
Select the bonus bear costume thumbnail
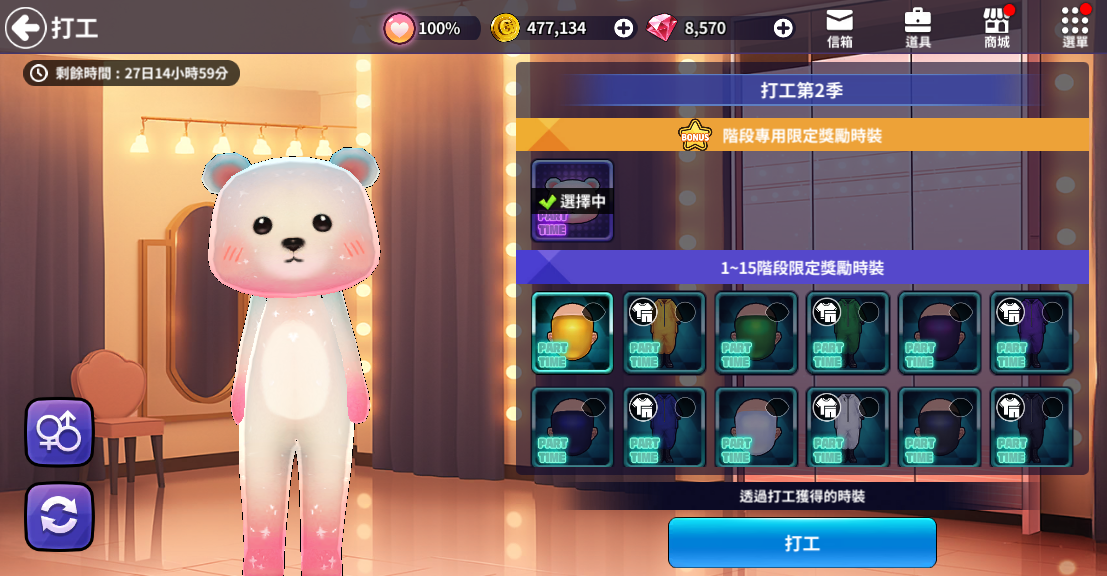[572, 201]
